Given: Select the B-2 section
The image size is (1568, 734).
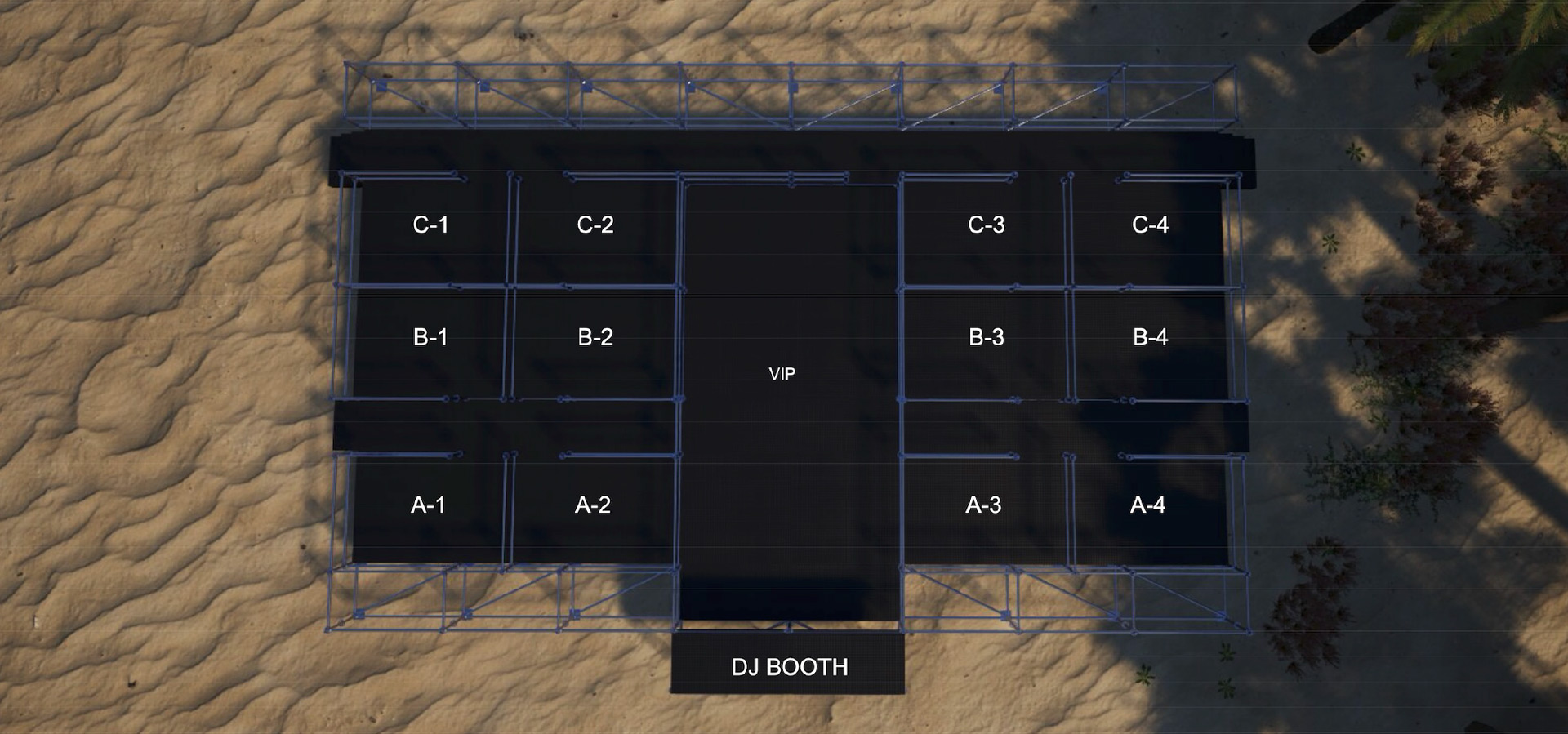Looking at the screenshot, I should (x=595, y=337).
